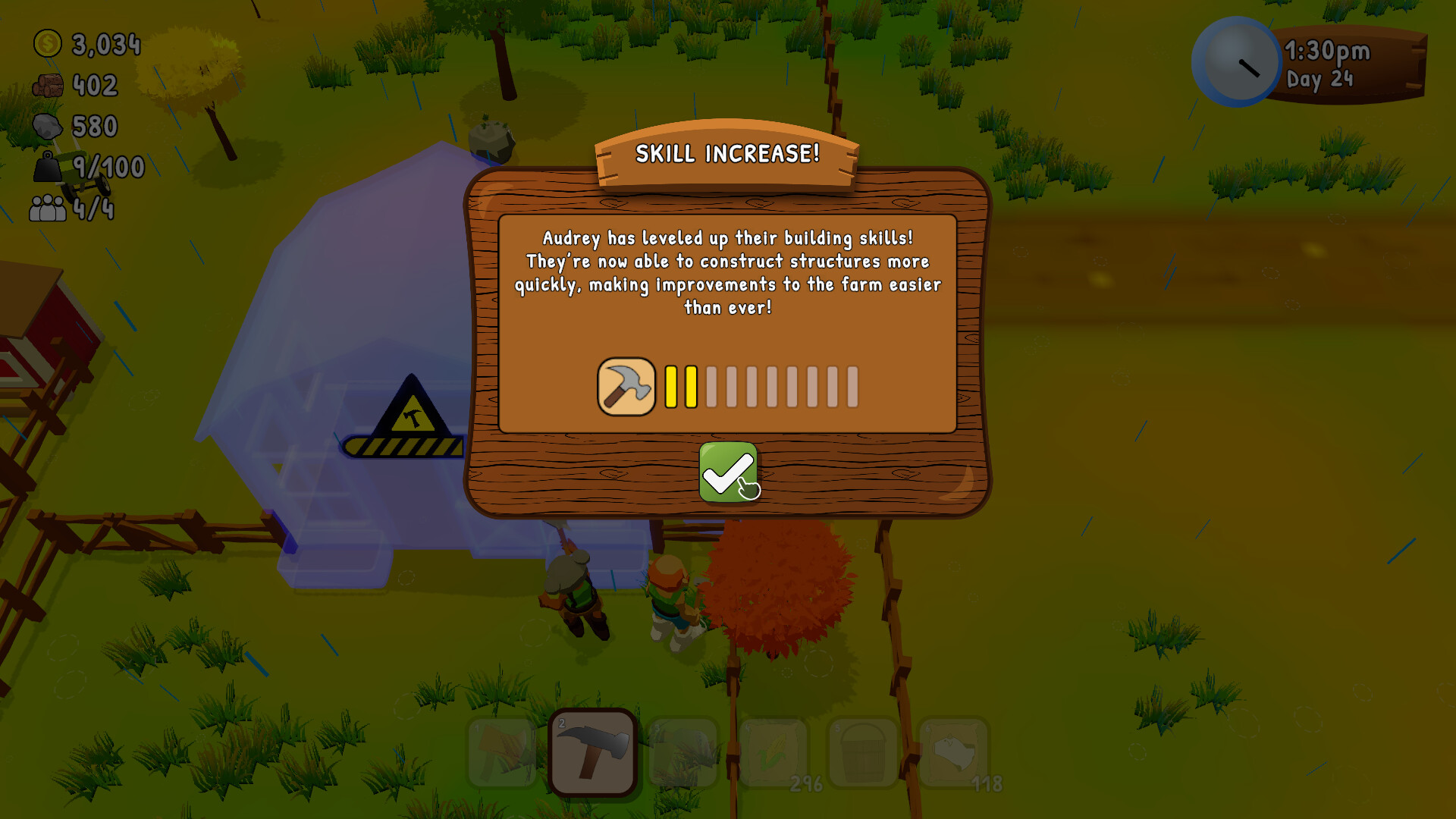Click Audrey standing near the red bush
1456x819 pixels.
[673, 599]
